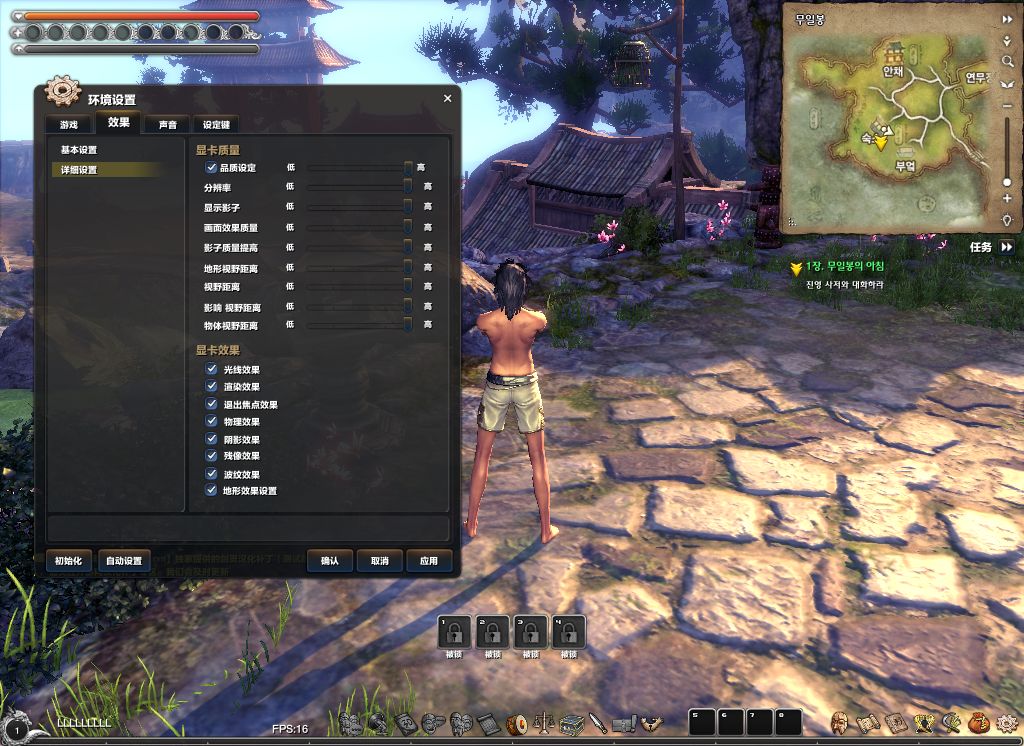1024x746 pixels.
Task: Click the 初始化 reset button
Action: click(69, 561)
